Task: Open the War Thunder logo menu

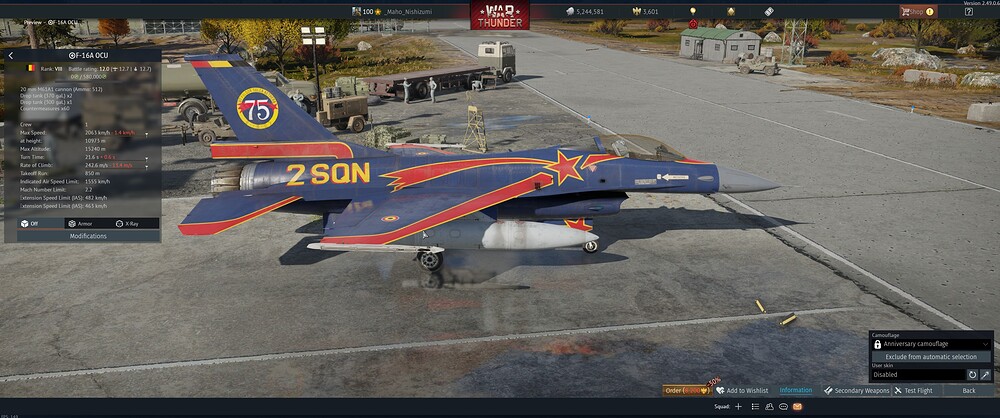Action: point(500,15)
